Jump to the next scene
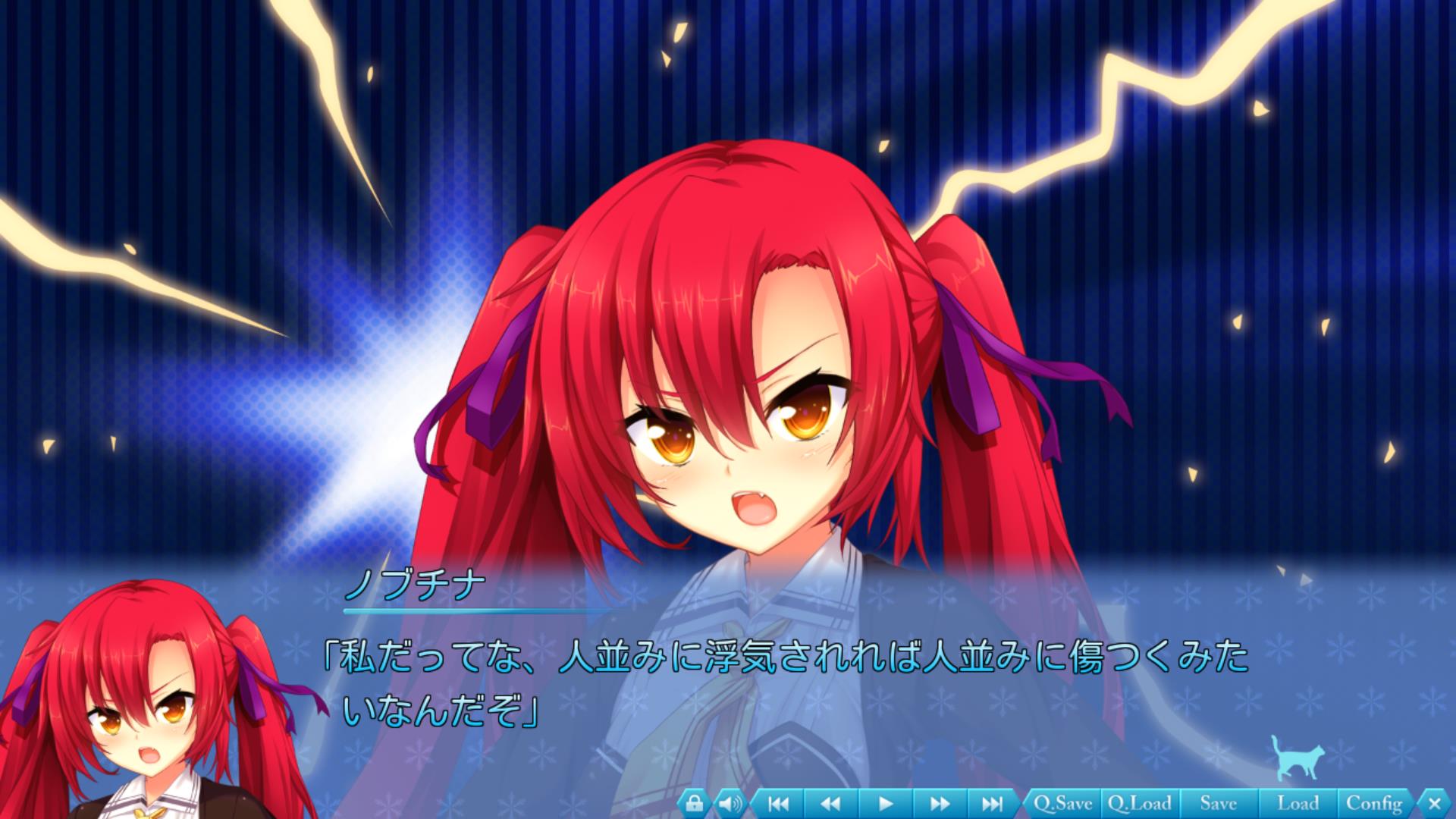Image resolution: width=1456 pixels, height=819 pixels. tap(992, 803)
